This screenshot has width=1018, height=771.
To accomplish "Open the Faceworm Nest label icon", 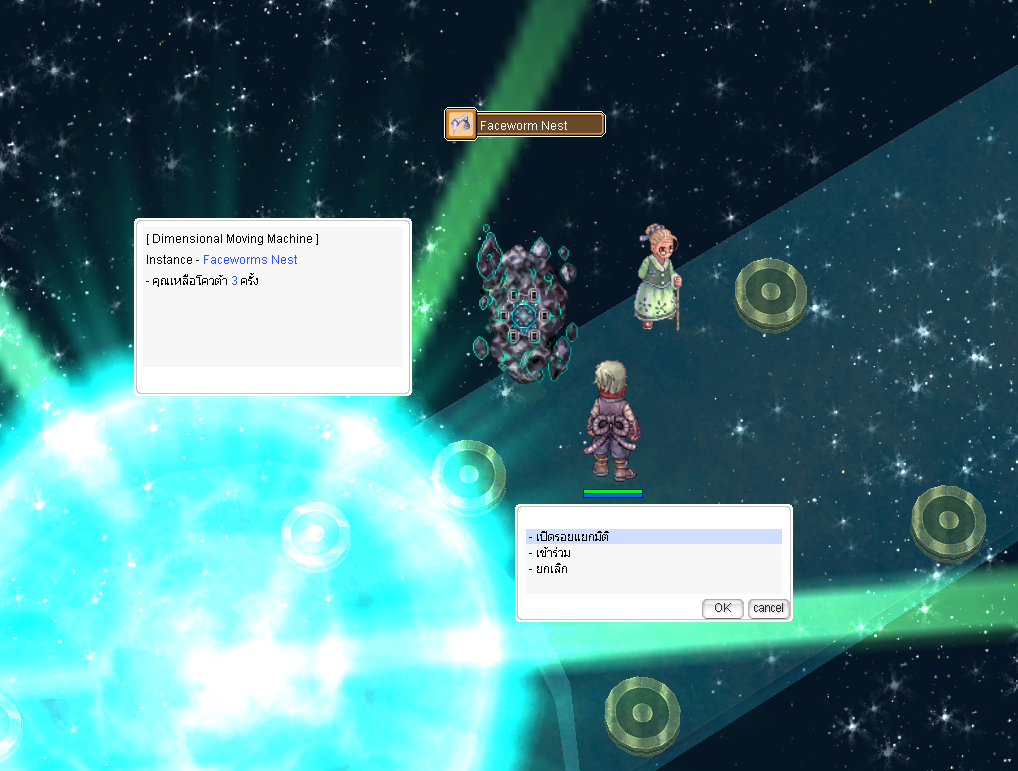I will [x=461, y=125].
